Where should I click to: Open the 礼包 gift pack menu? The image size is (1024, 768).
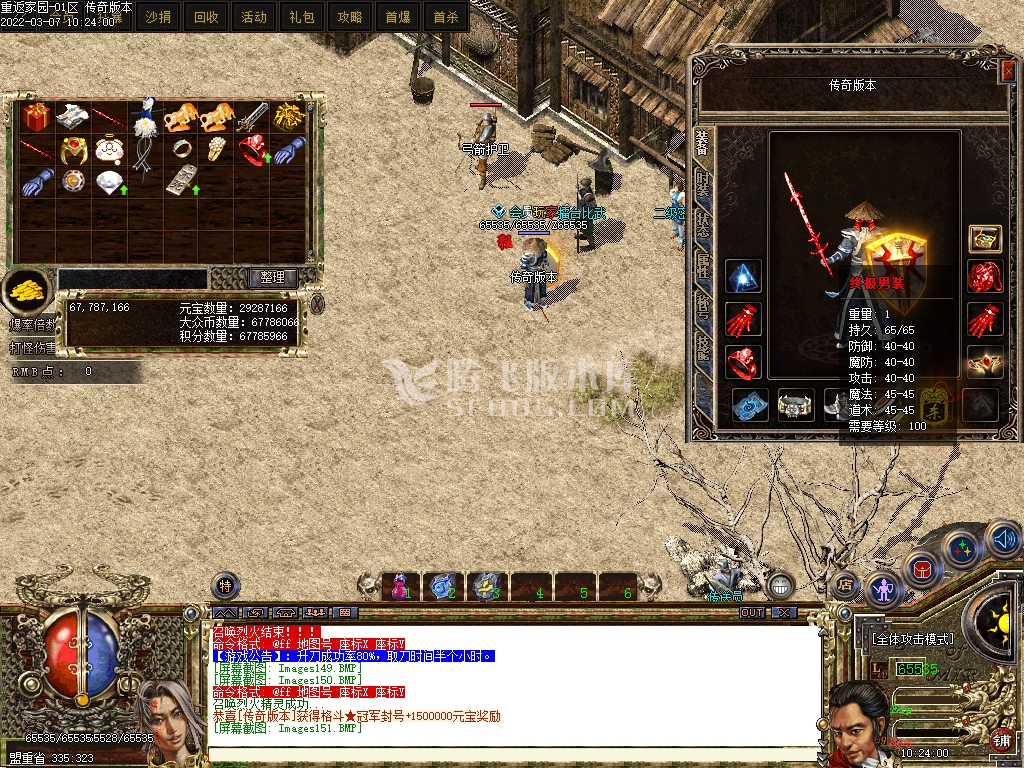click(x=302, y=17)
